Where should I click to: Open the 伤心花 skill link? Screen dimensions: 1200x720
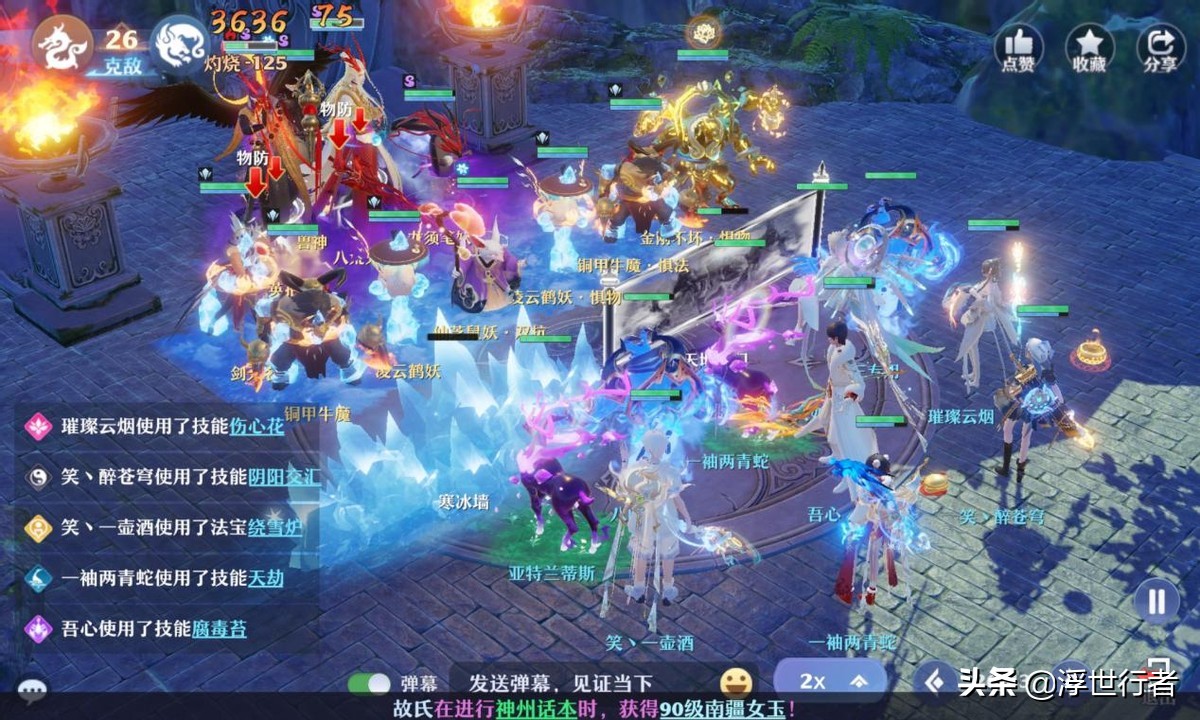click(x=258, y=424)
